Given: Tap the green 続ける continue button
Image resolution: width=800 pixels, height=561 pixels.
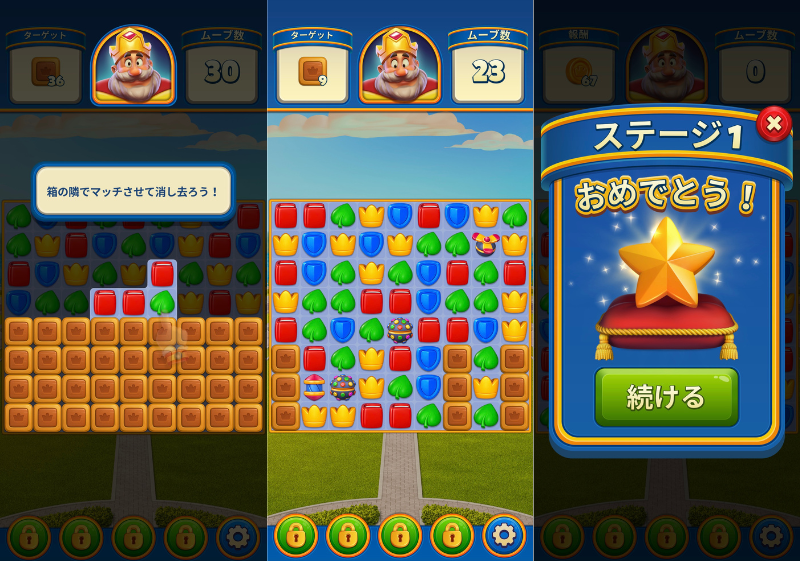Looking at the screenshot, I should [666, 396].
